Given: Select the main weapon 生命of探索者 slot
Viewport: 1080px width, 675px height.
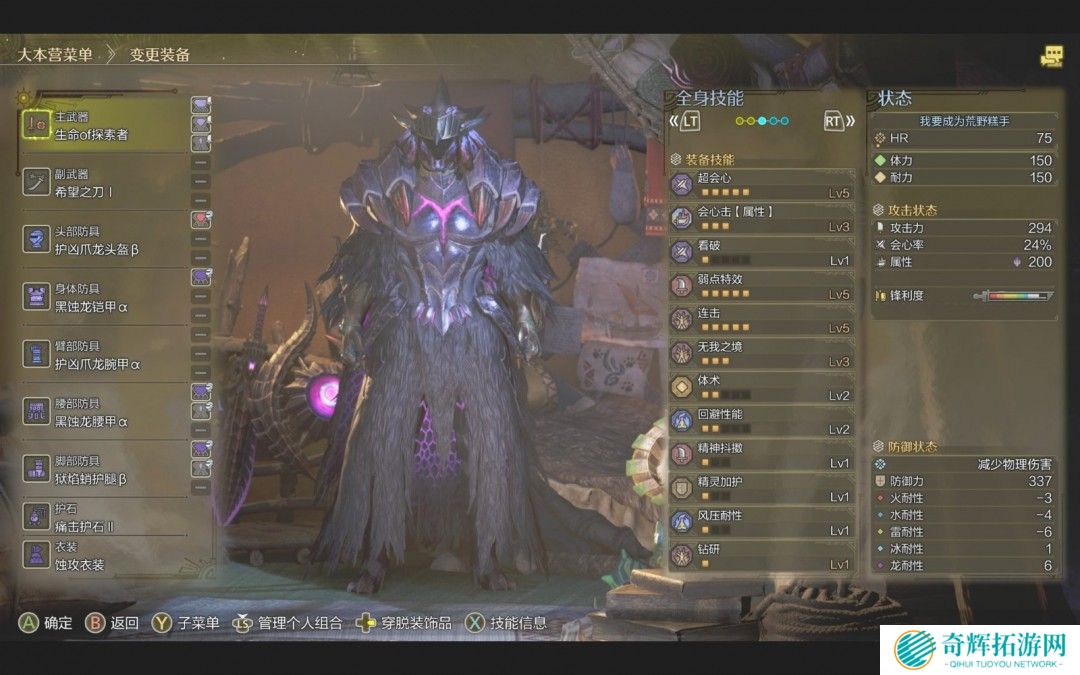Looking at the screenshot, I should [x=100, y=126].
